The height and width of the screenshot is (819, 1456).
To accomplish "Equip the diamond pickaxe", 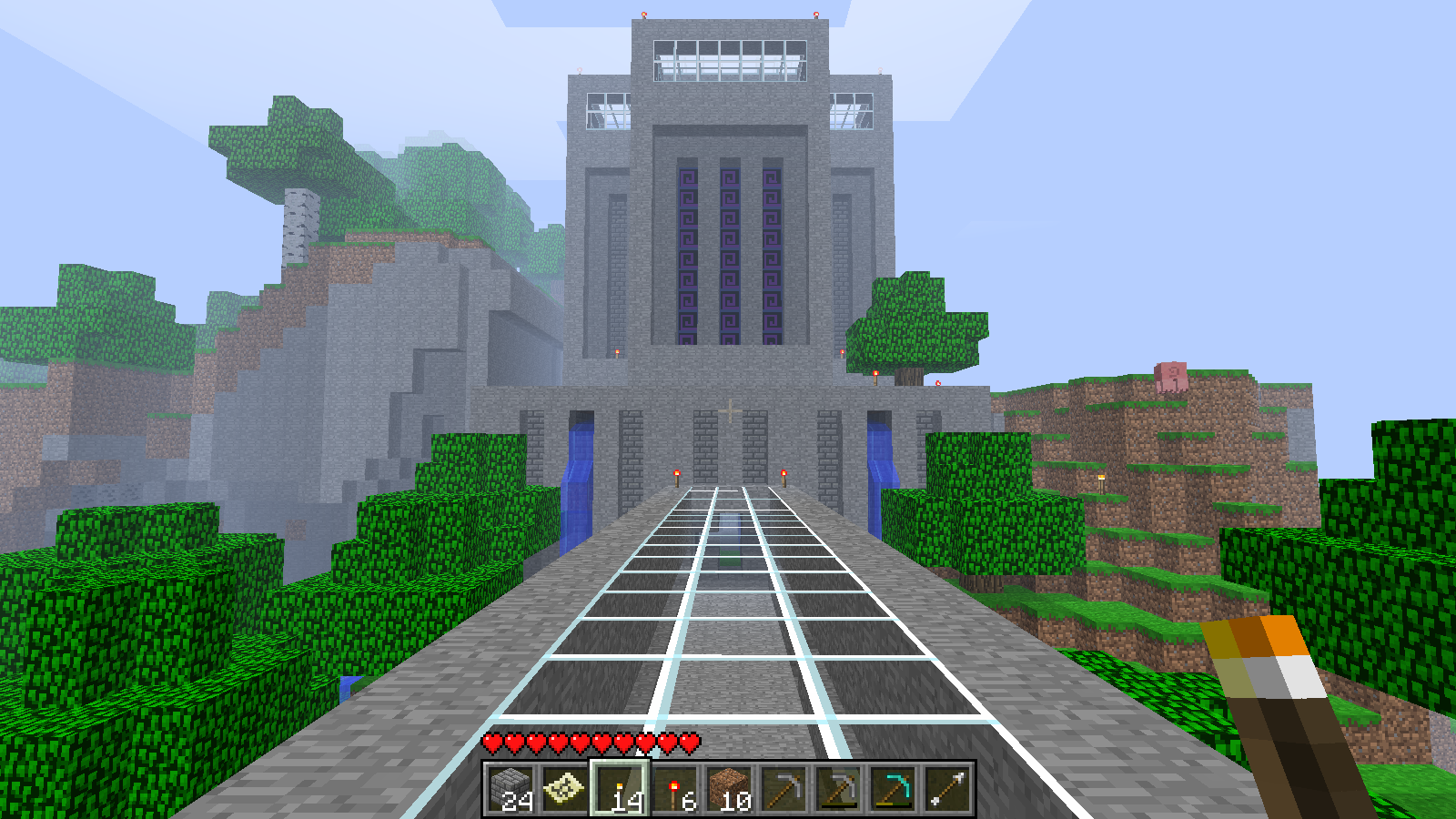I will [892, 788].
